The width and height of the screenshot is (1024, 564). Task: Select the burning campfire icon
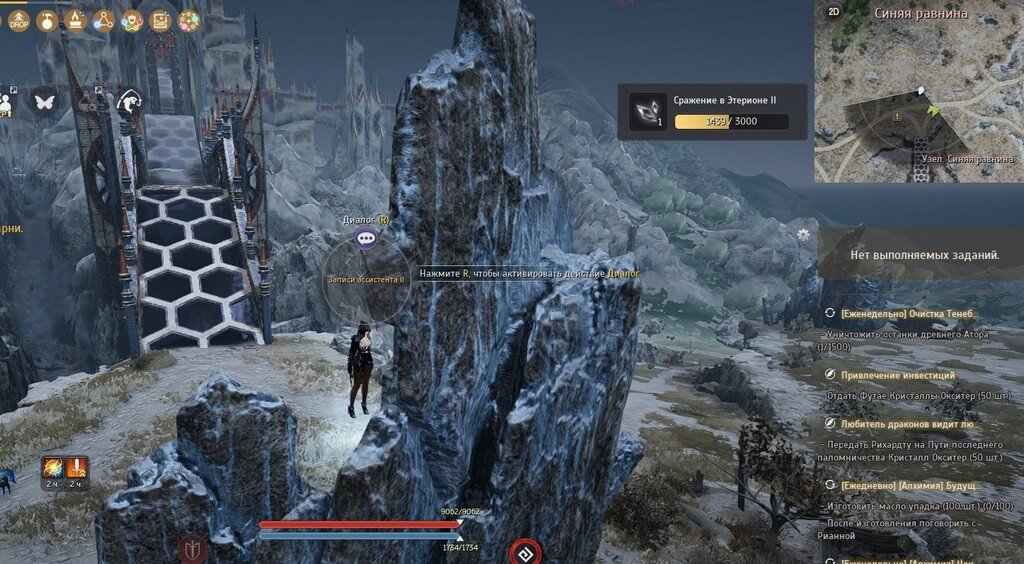[74, 20]
